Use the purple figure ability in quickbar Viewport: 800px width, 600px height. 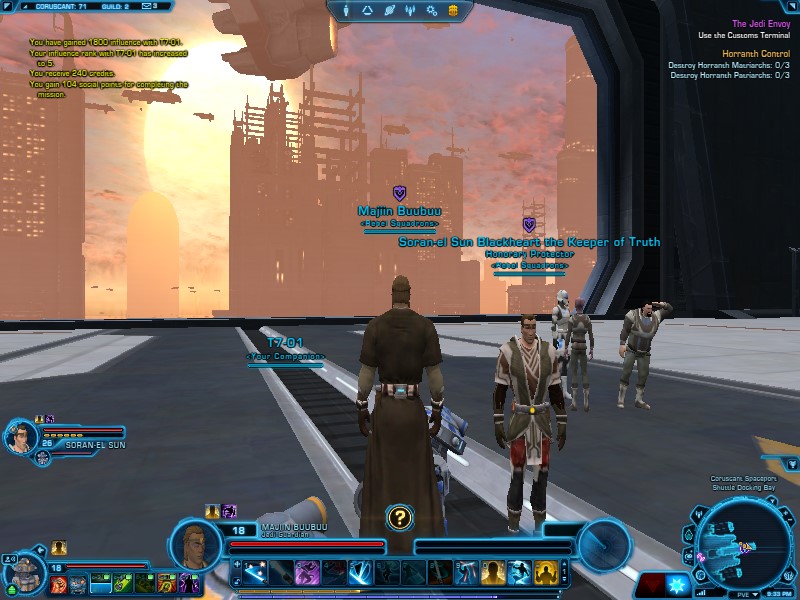[306, 572]
